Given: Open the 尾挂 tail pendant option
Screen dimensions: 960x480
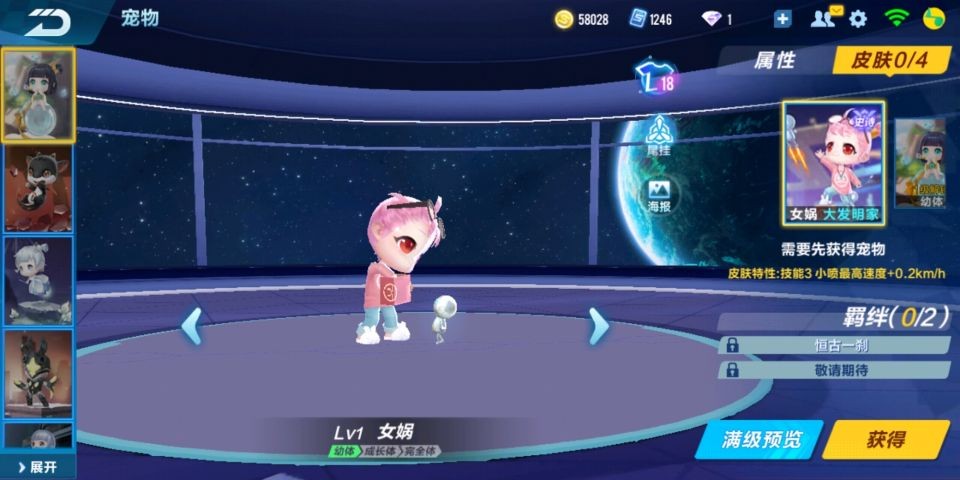Looking at the screenshot, I should [x=658, y=136].
